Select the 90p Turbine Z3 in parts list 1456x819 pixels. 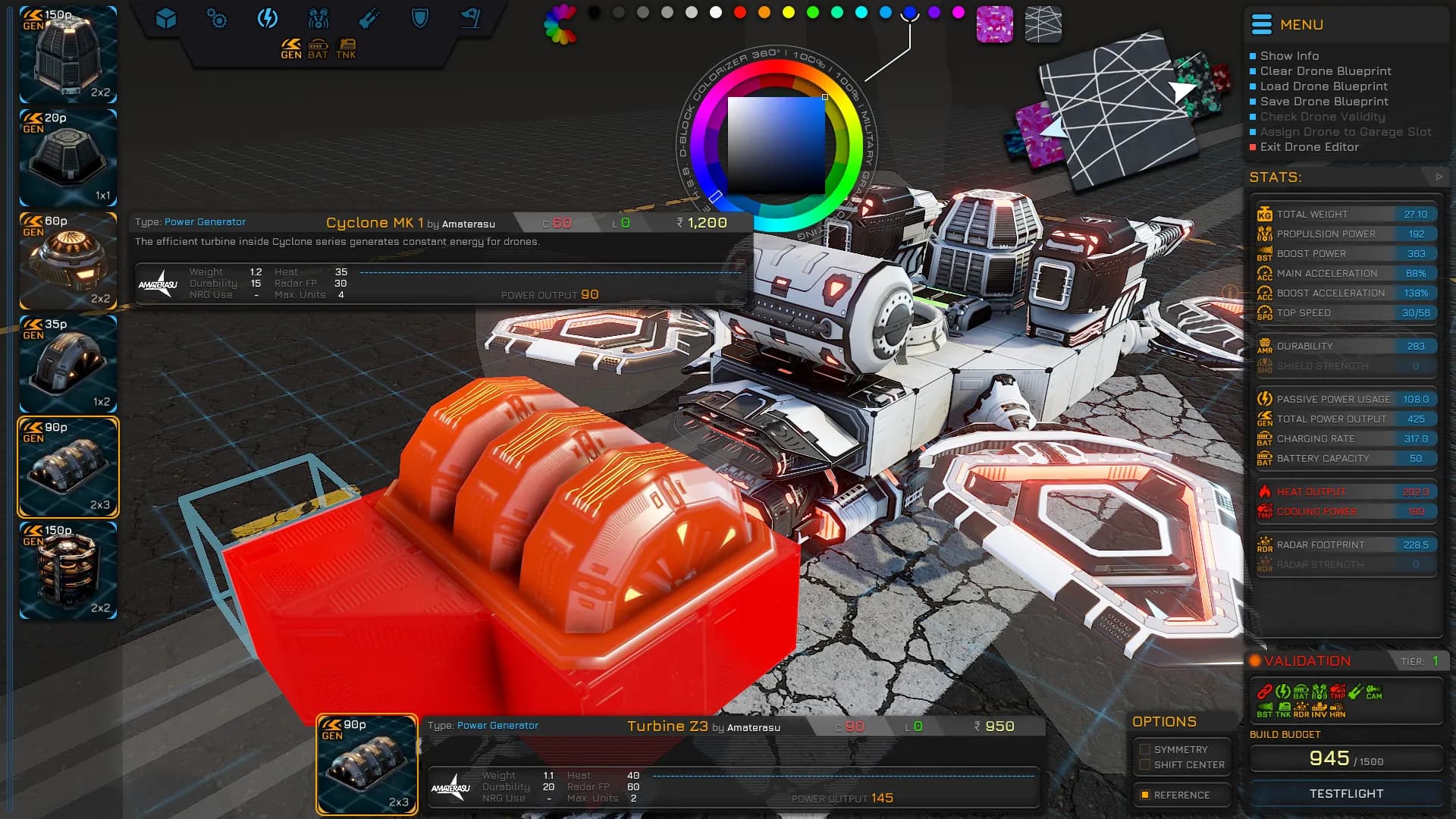click(68, 467)
